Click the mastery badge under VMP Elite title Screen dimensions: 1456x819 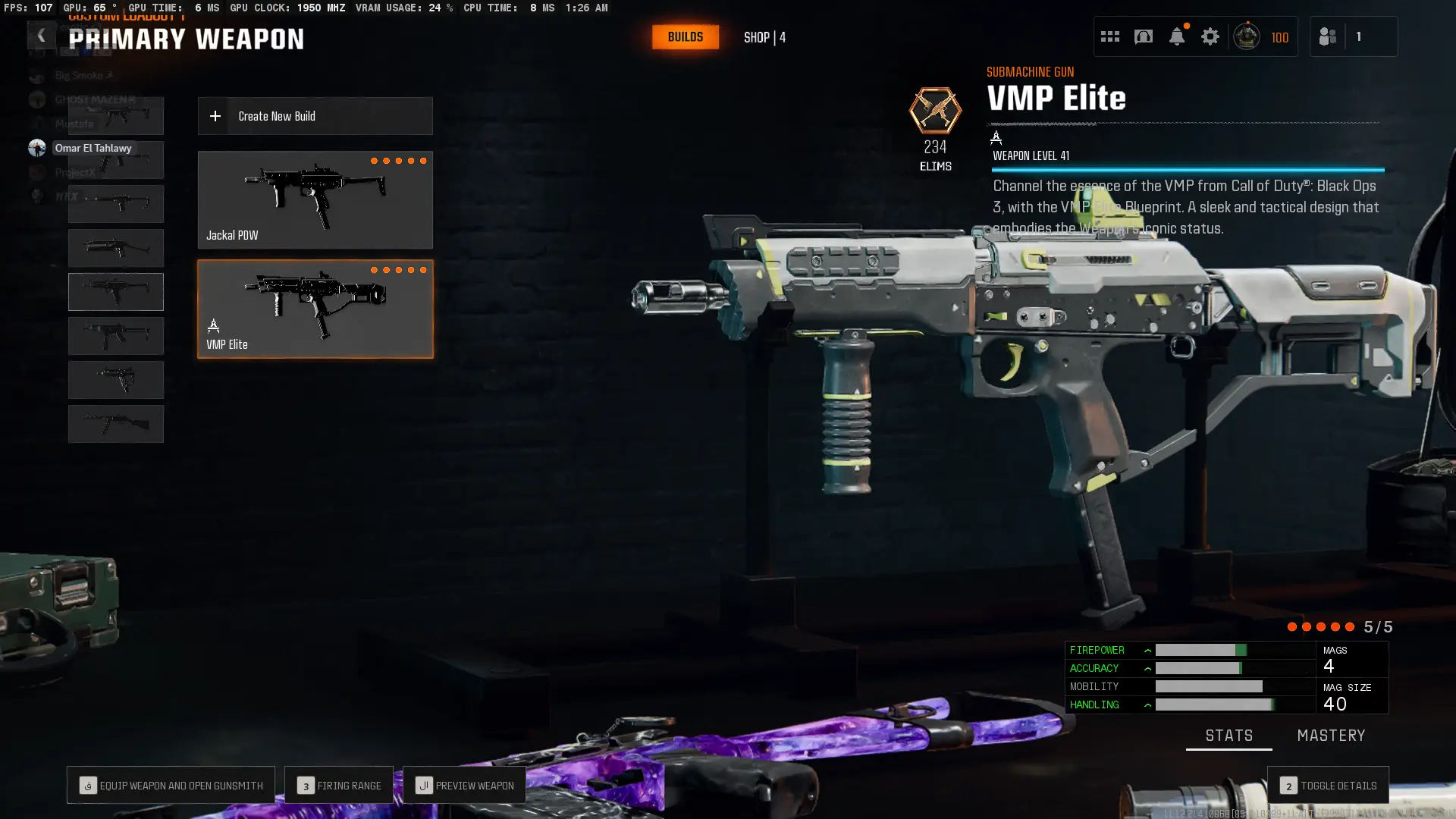coord(996,138)
